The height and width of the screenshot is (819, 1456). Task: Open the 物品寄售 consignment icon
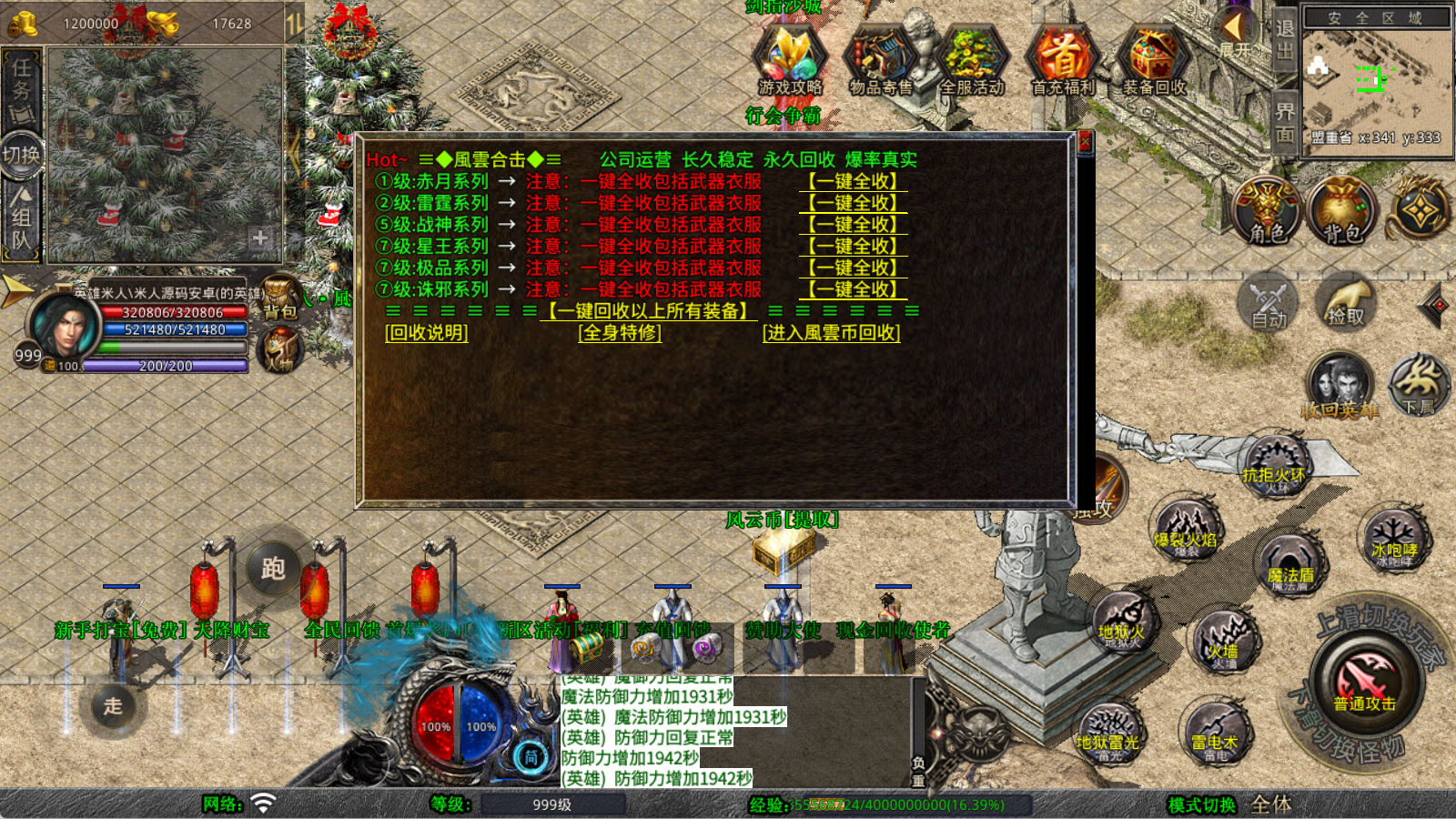(880, 60)
